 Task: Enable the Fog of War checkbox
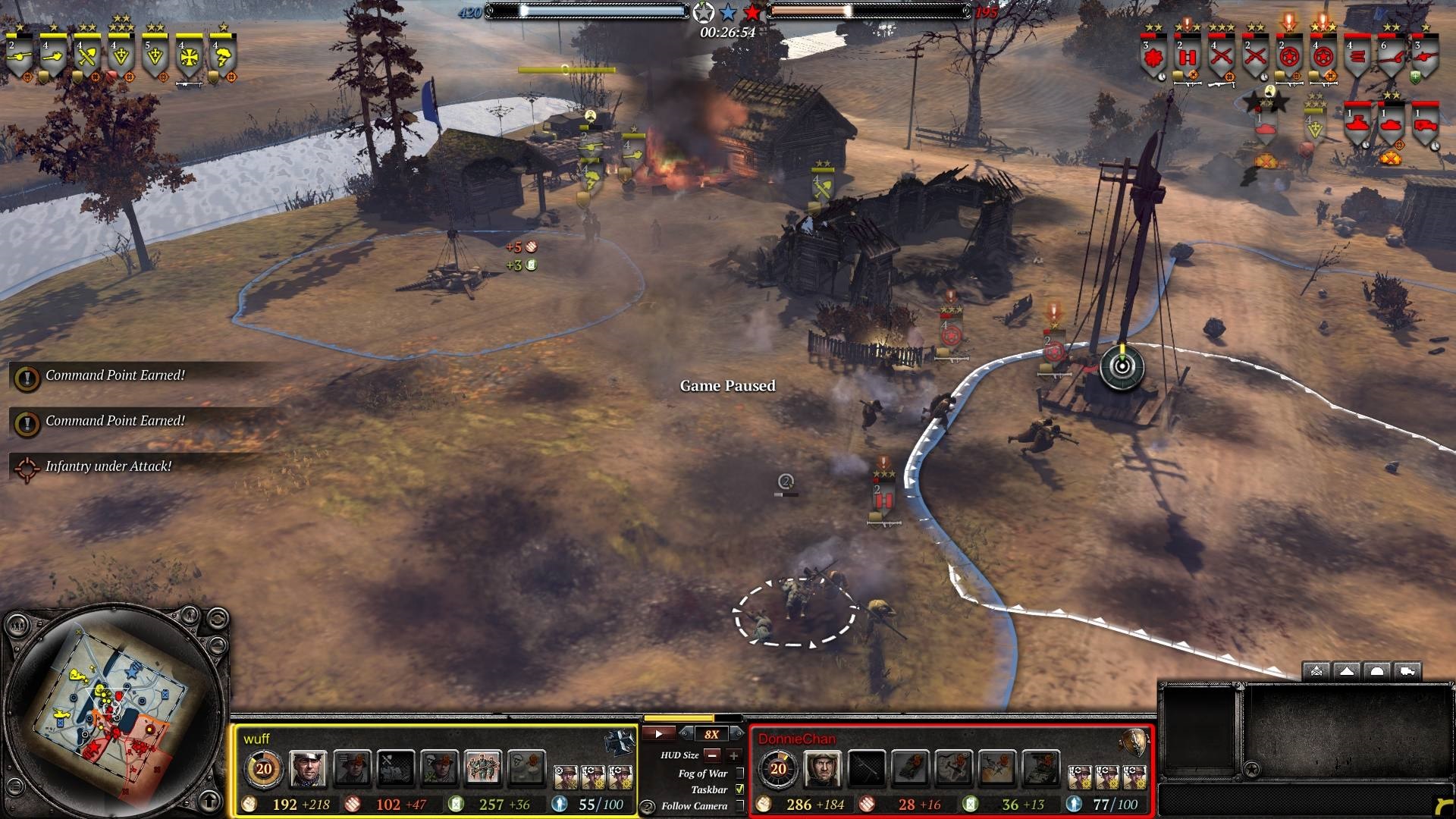coord(740,773)
